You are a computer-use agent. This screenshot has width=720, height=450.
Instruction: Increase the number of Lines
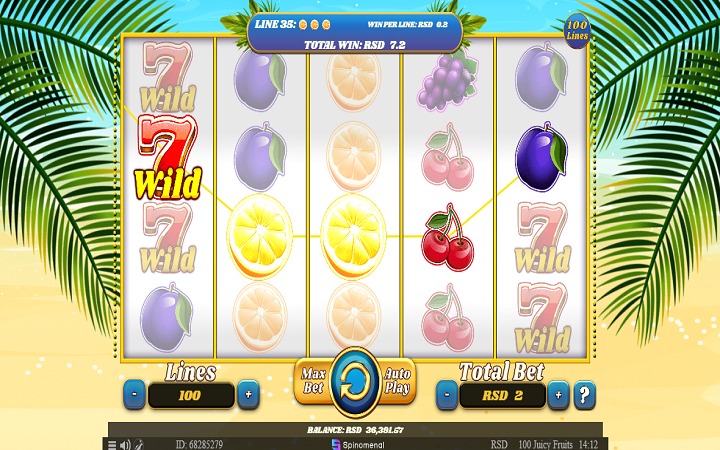(x=247, y=395)
